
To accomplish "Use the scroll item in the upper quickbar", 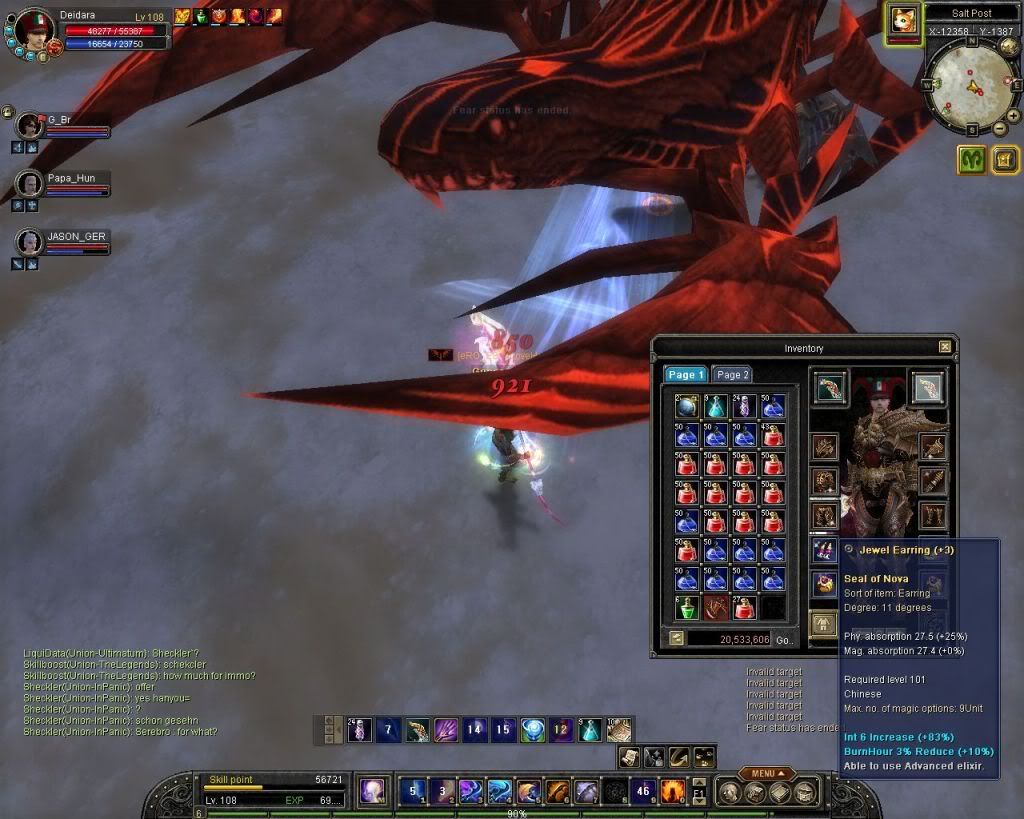I will (x=619, y=729).
